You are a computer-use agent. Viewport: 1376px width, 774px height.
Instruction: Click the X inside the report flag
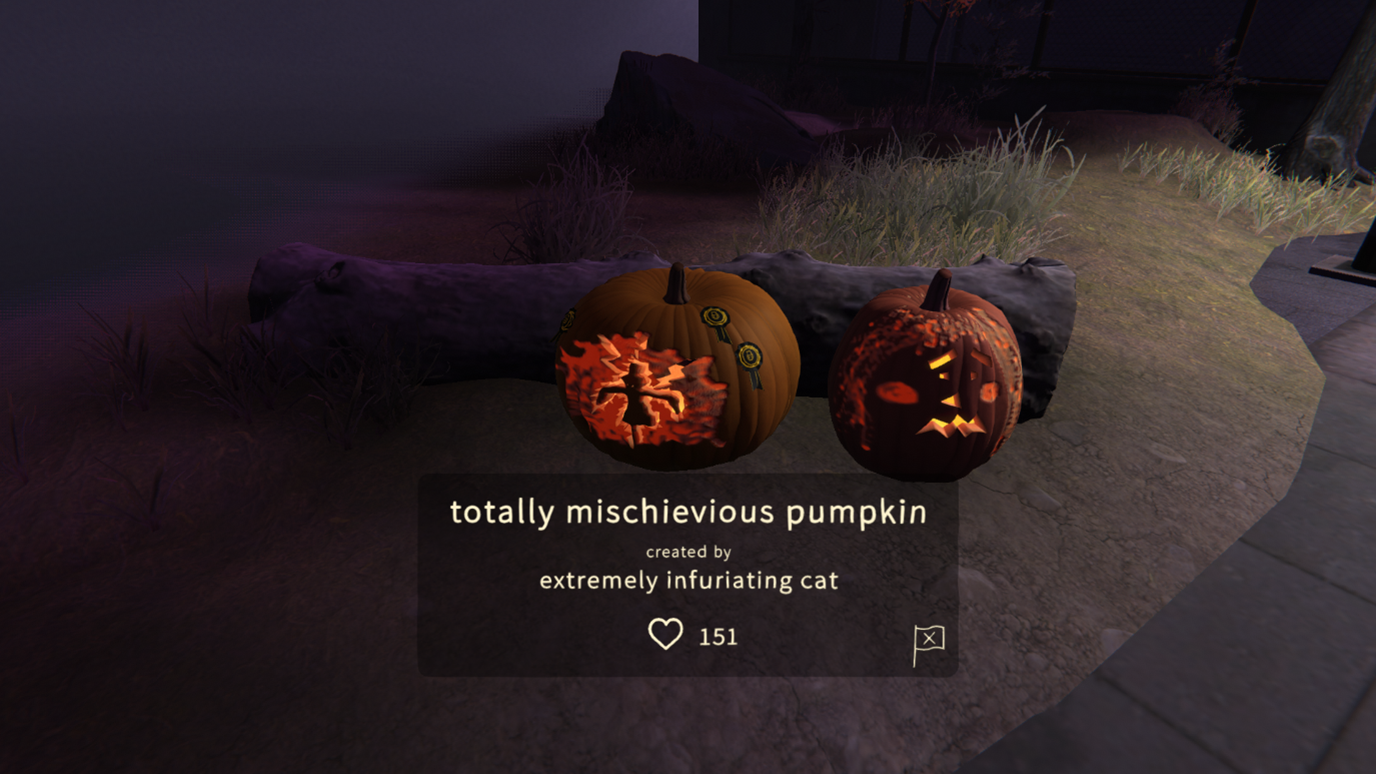[x=931, y=638]
